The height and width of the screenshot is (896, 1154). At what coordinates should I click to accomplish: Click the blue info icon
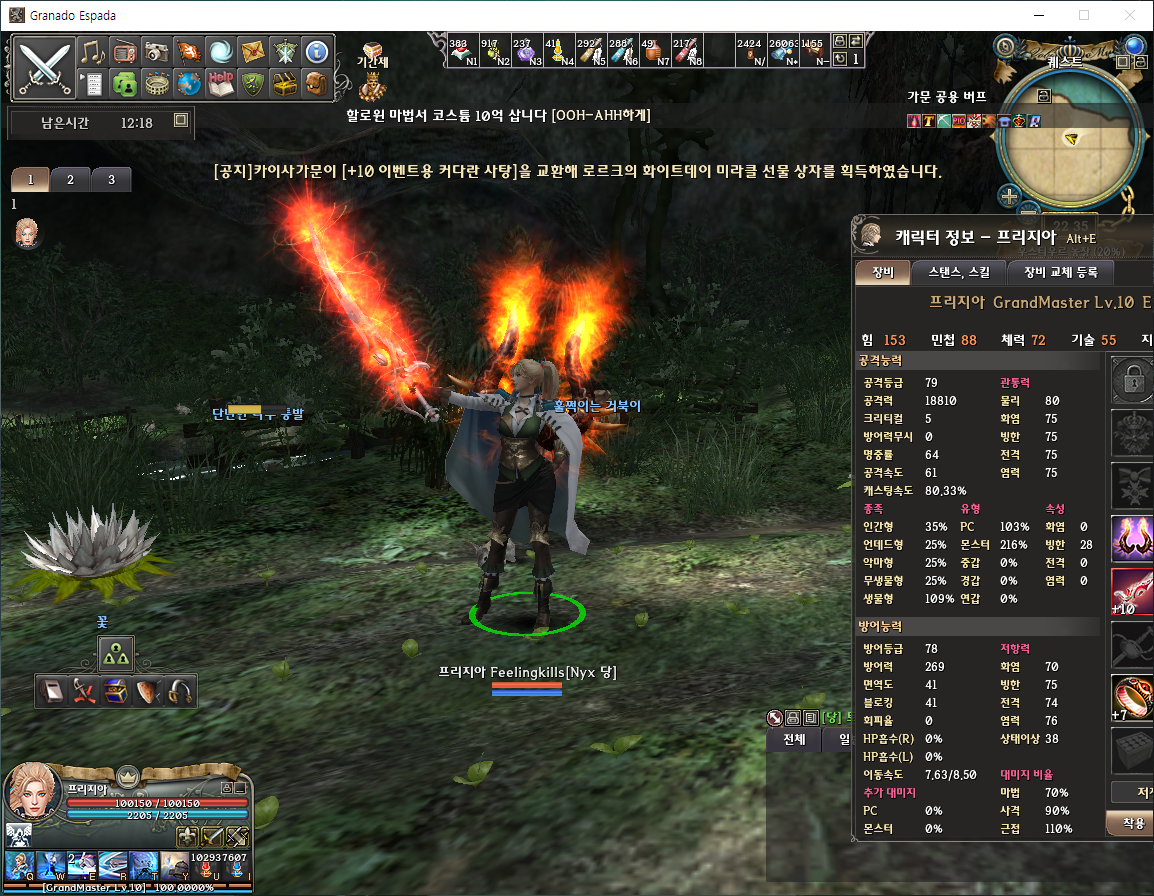(x=315, y=52)
